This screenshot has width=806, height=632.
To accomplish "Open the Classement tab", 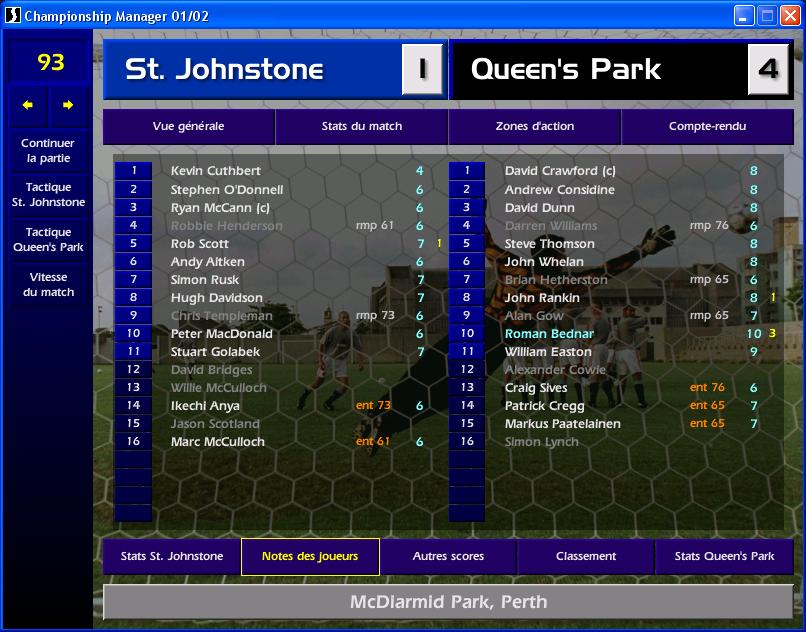I will (x=586, y=557).
